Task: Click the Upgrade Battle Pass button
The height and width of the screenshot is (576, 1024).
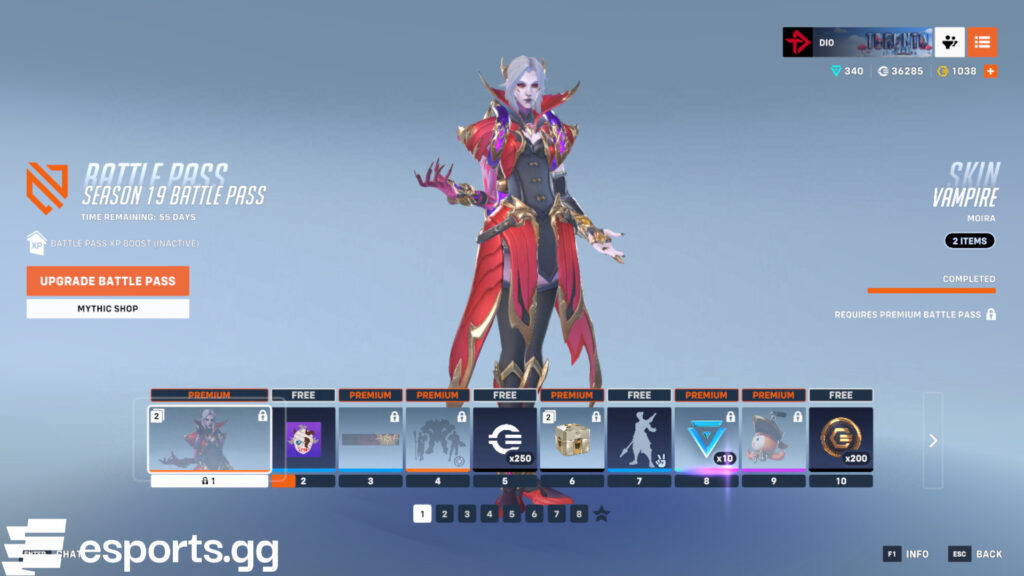Action: (108, 281)
